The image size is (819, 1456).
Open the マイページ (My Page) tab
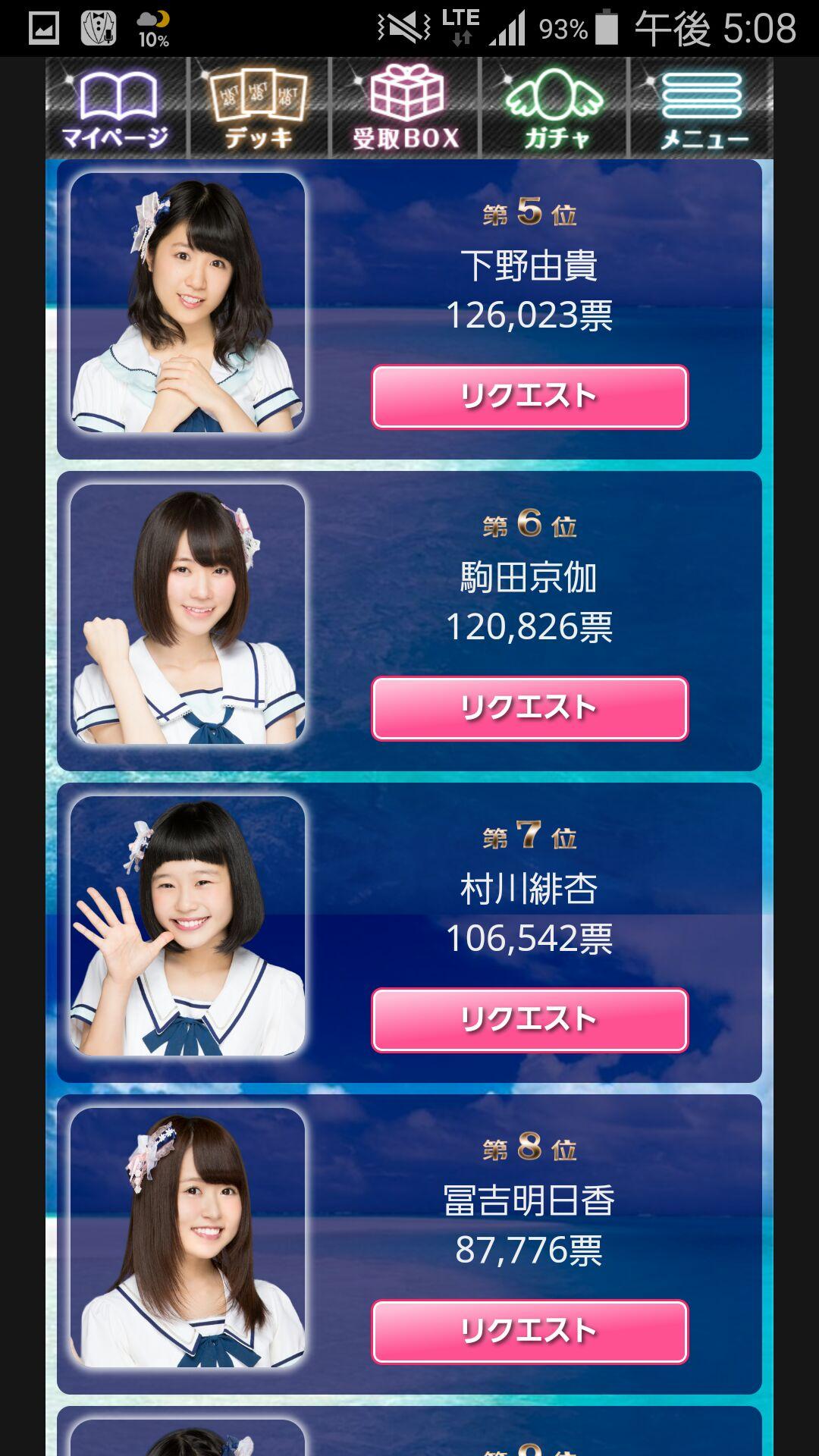[115, 108]
